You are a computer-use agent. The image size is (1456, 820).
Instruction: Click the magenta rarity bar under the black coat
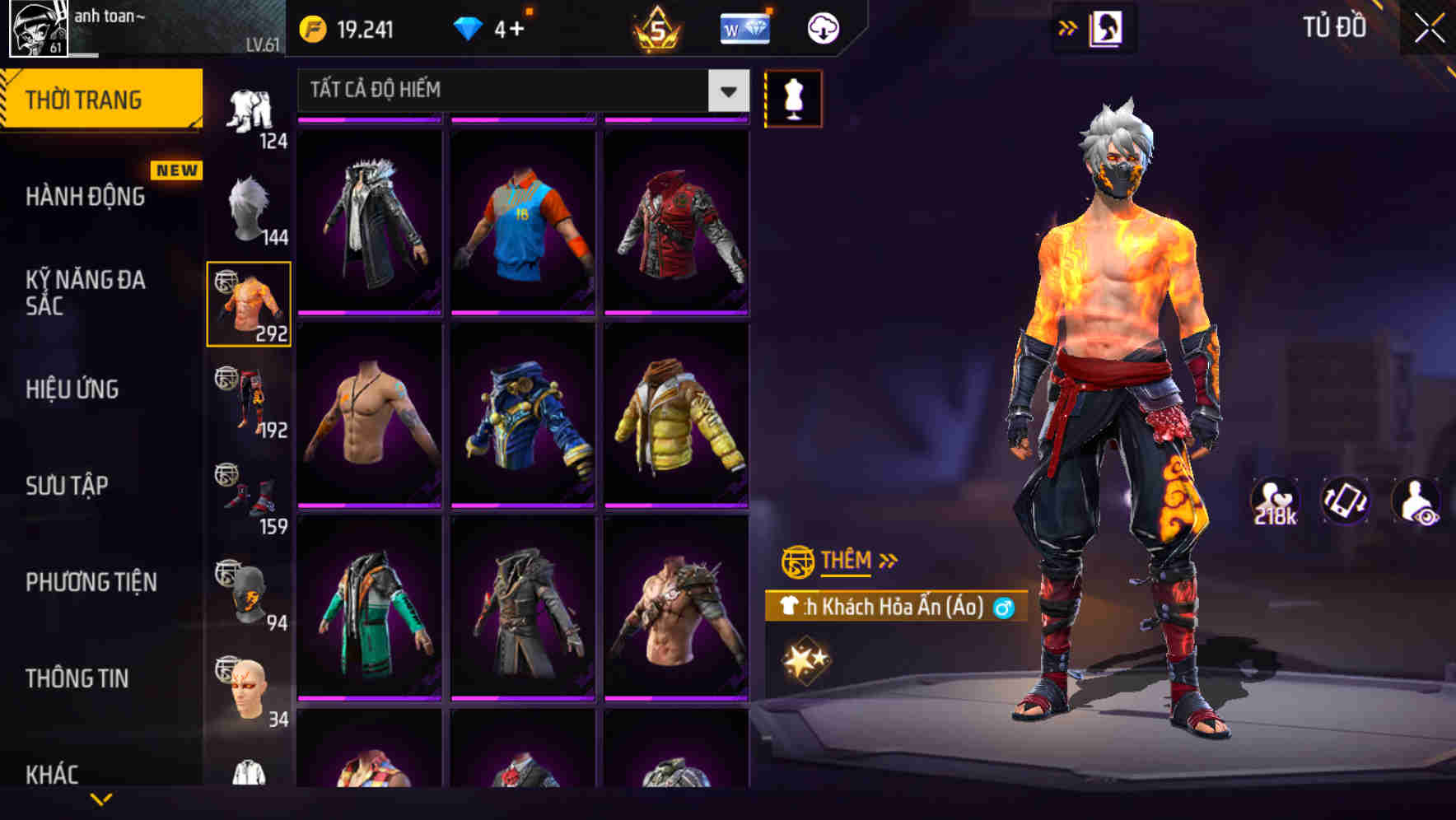point(368,313)
